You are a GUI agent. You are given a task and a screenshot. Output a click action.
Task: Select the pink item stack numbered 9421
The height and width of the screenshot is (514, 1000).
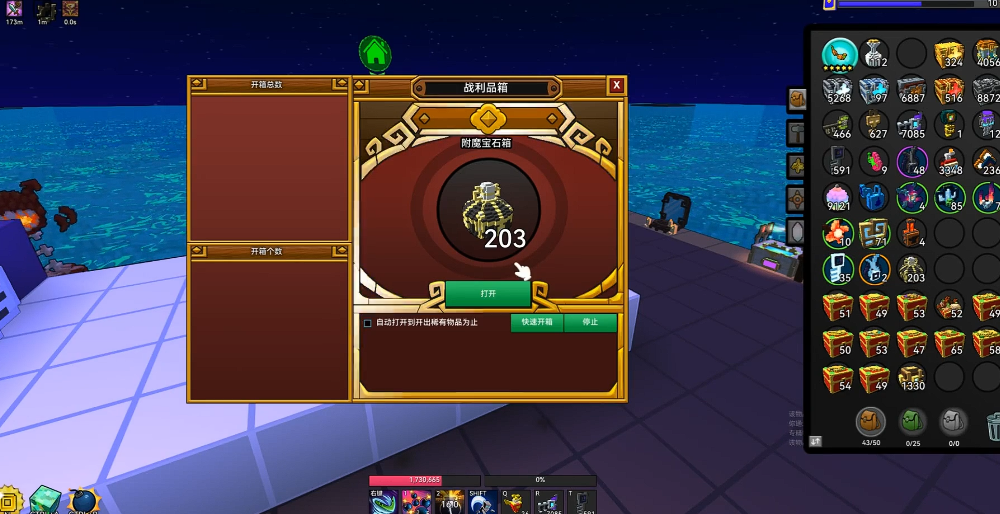point(838,197)
